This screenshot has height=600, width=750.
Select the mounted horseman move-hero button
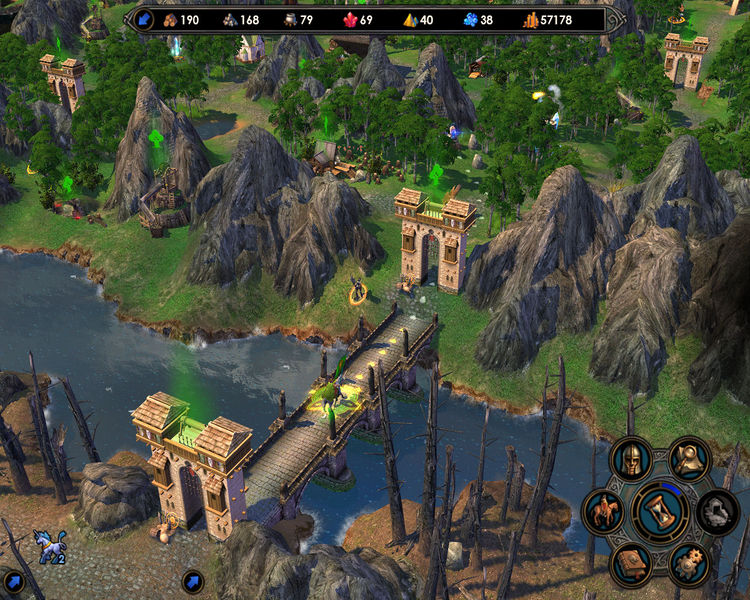point(603,511)
